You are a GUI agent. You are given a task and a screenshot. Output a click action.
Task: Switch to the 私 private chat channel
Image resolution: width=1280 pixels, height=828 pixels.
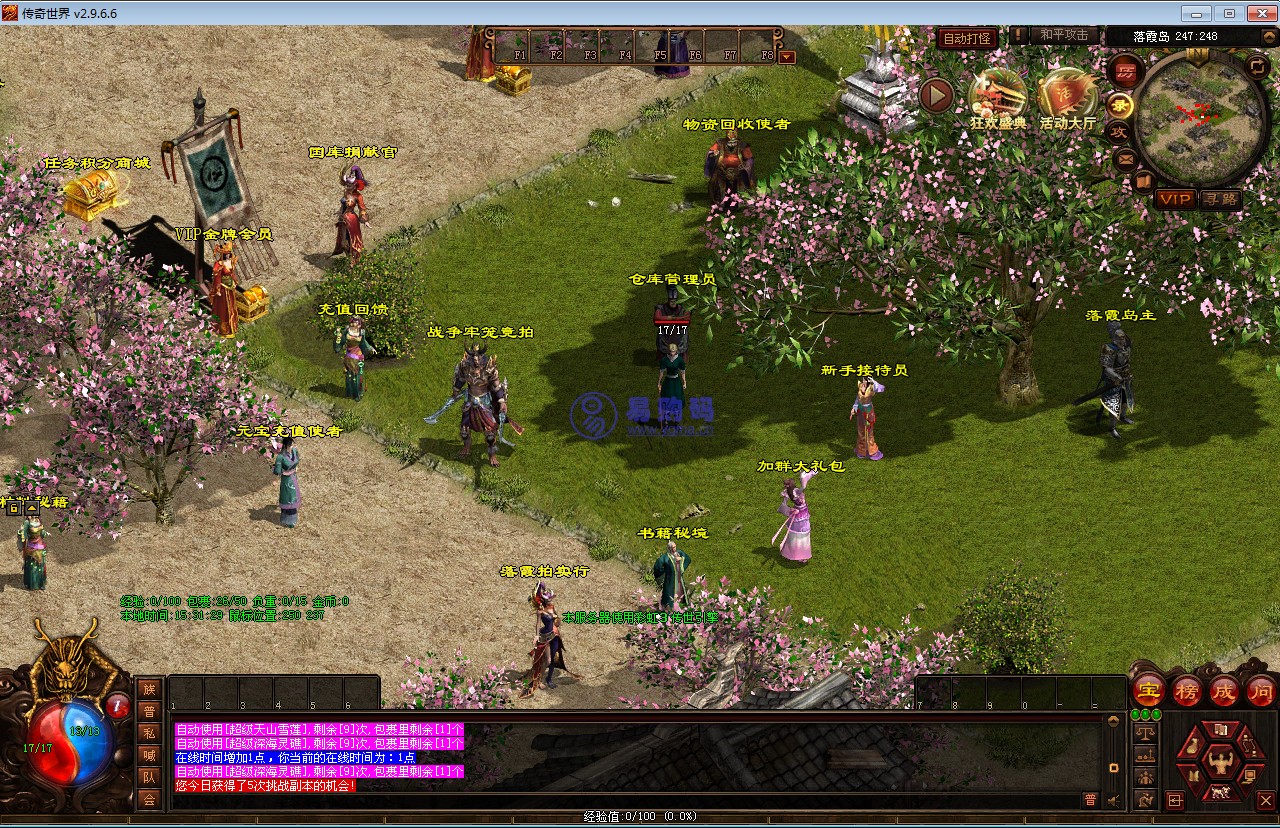[149, 733]
